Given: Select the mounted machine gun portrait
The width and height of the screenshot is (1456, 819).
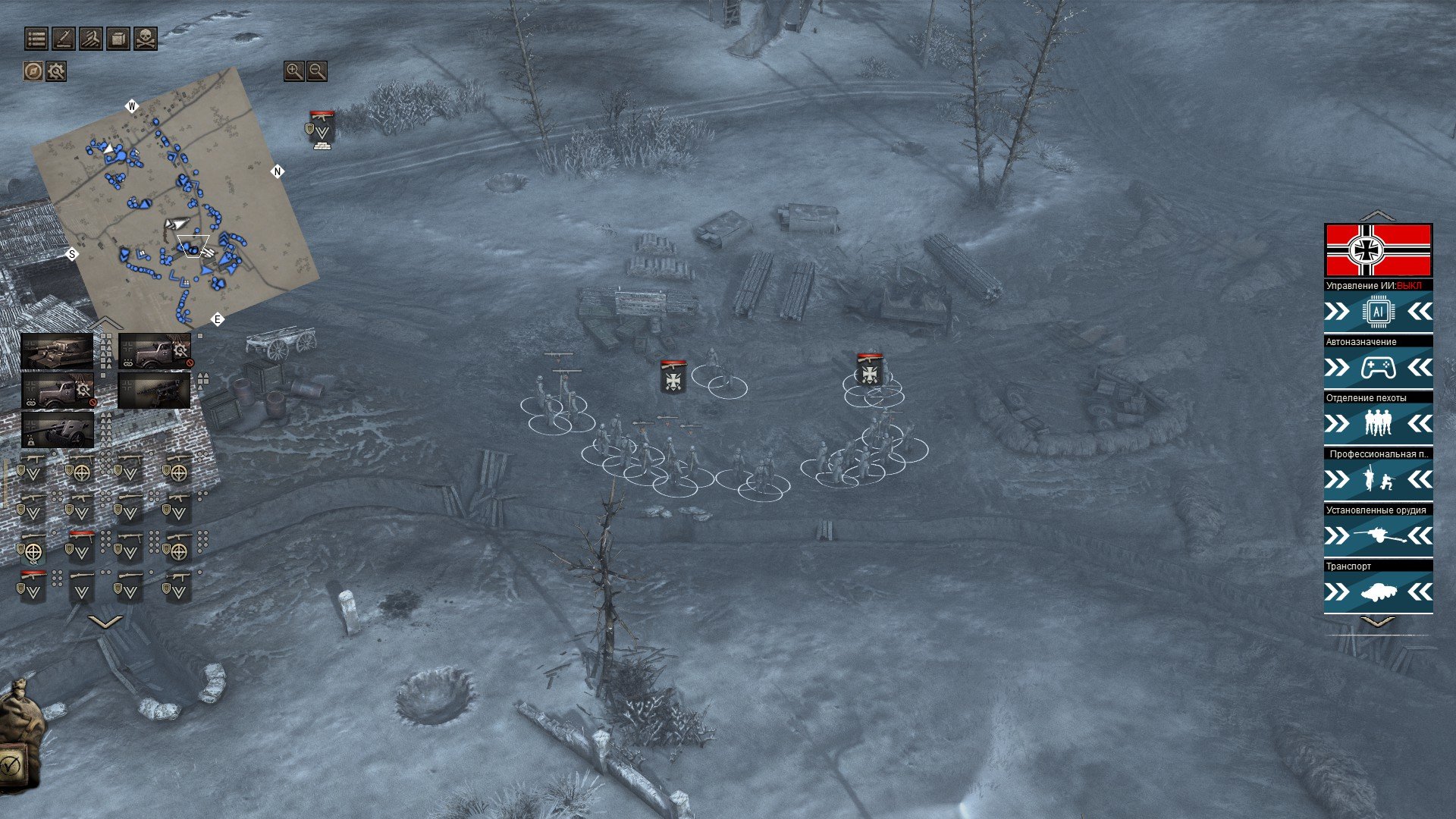Looking at the screenshot, I should coord(154,391).
